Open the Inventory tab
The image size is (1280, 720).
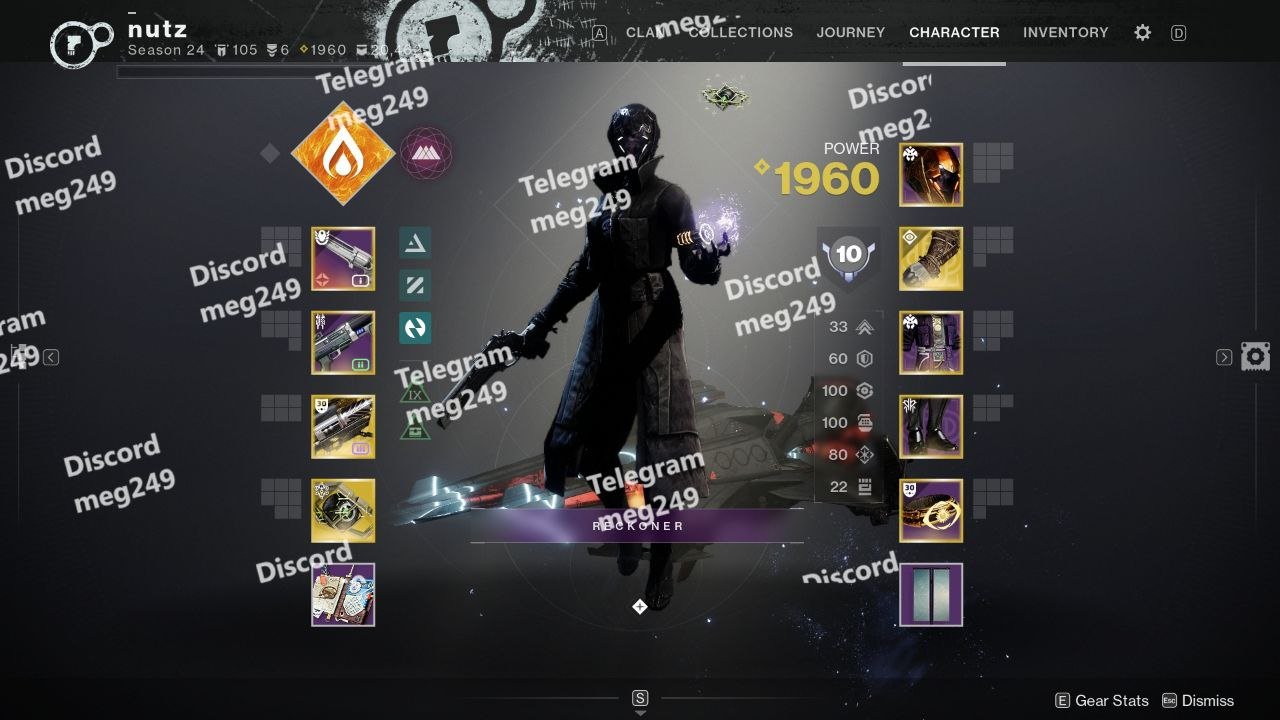coord(1065,32)
